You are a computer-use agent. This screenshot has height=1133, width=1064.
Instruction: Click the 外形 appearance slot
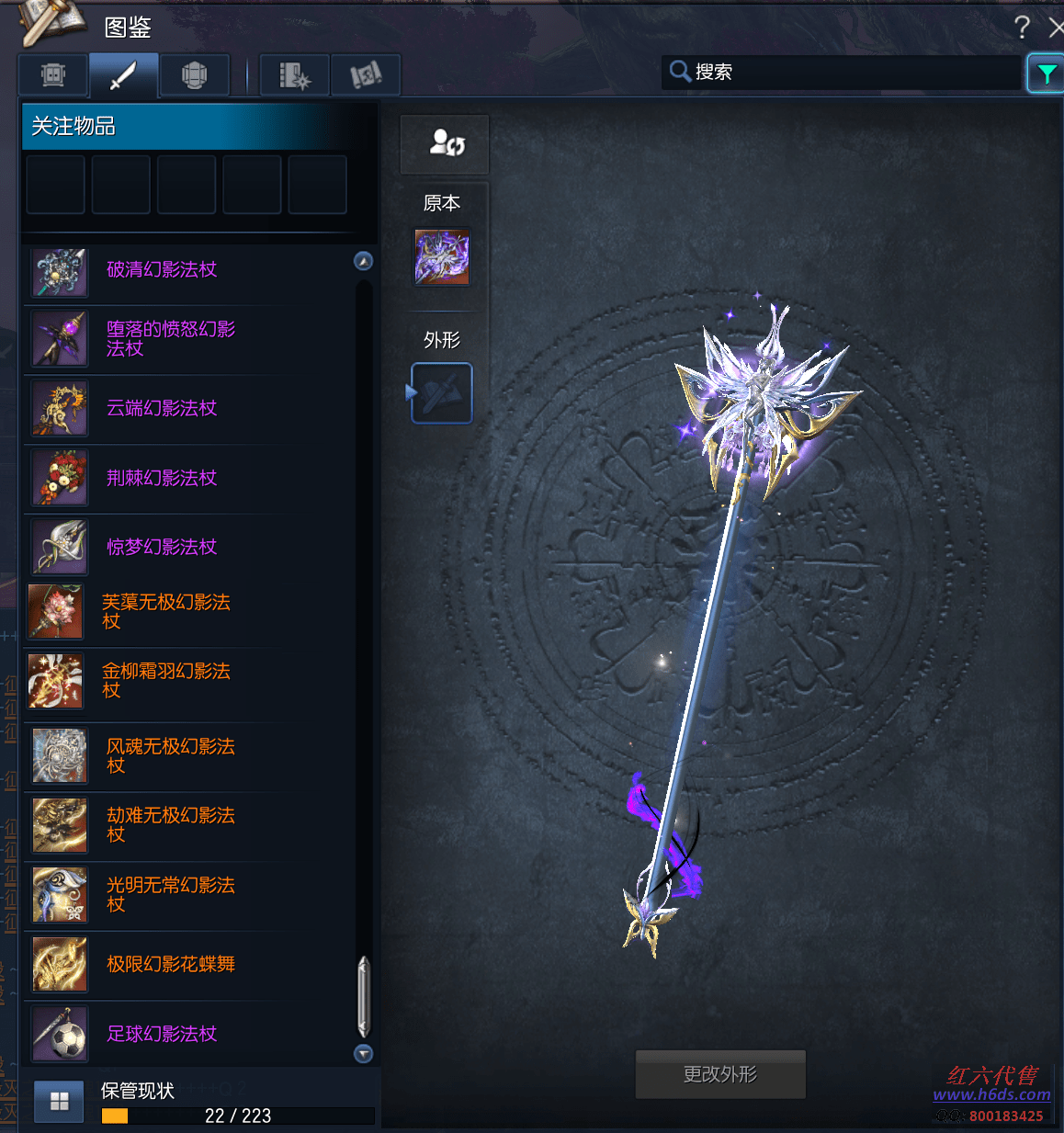click(x=442, y=393)
